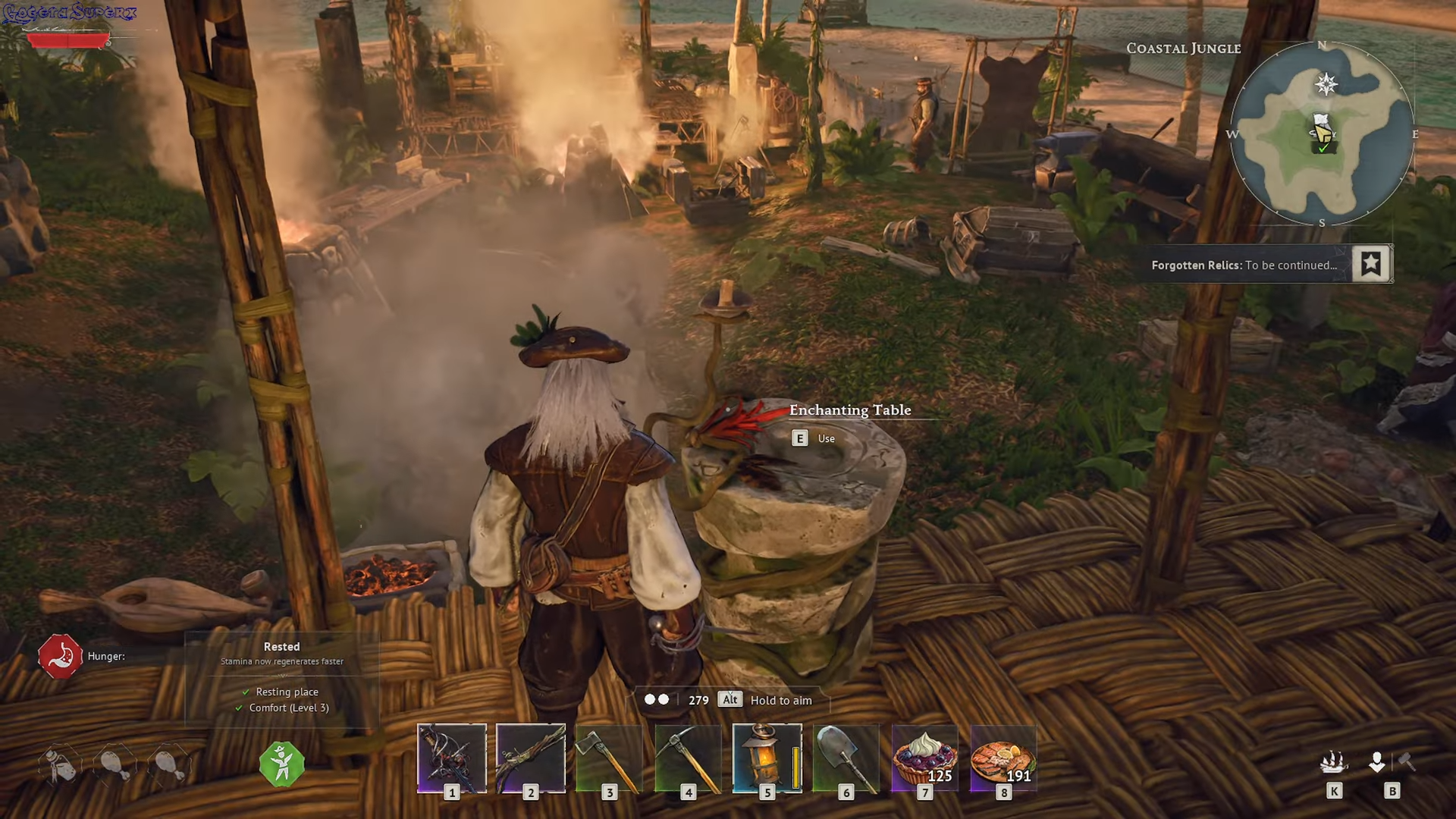Select the sword in hotbar slot 1
Screen dimensions: 1456x819
pyautogui.click(x=452, y=758)
